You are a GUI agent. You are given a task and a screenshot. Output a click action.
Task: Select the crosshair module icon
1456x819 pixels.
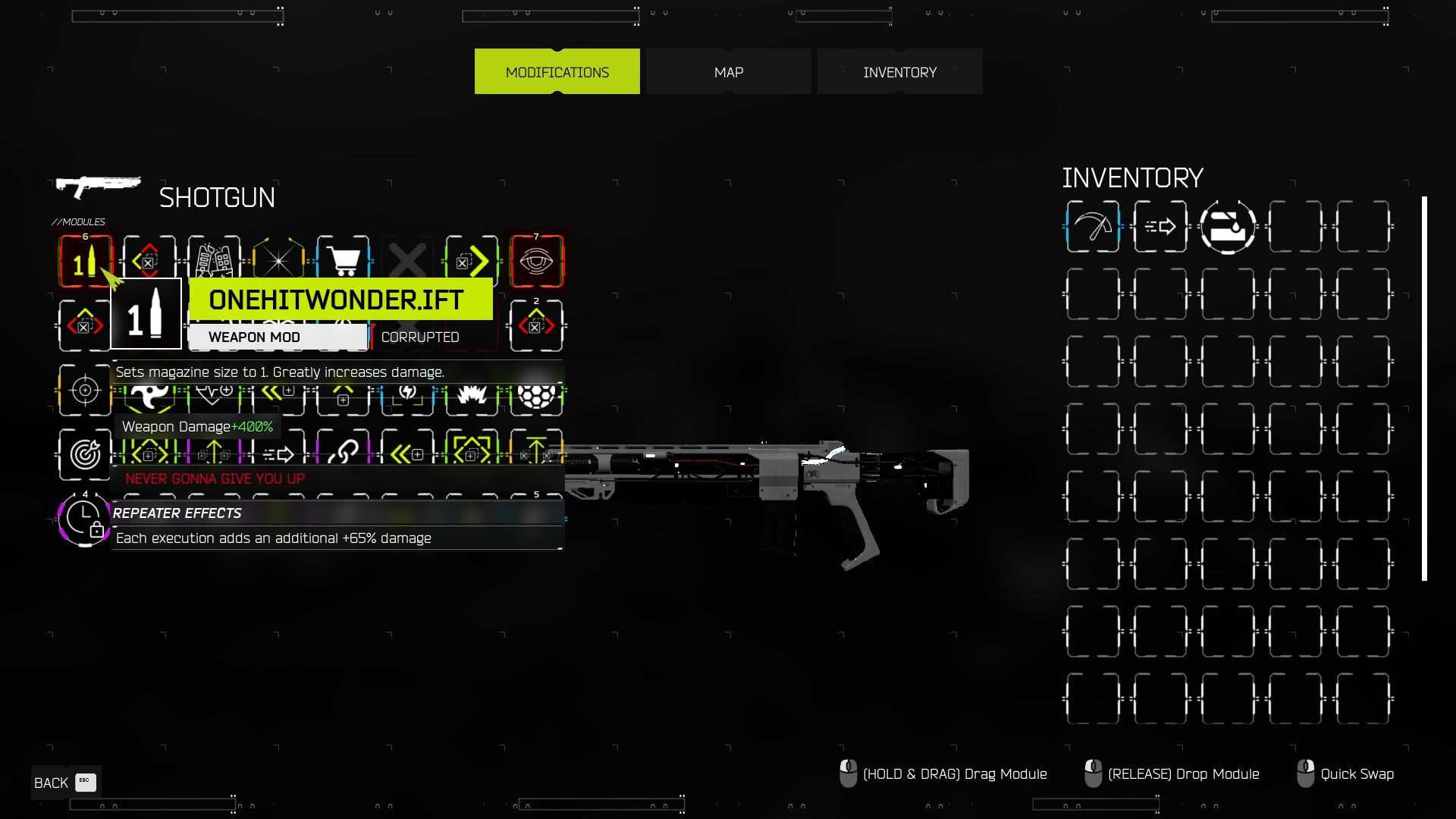(x=85, y=390)
